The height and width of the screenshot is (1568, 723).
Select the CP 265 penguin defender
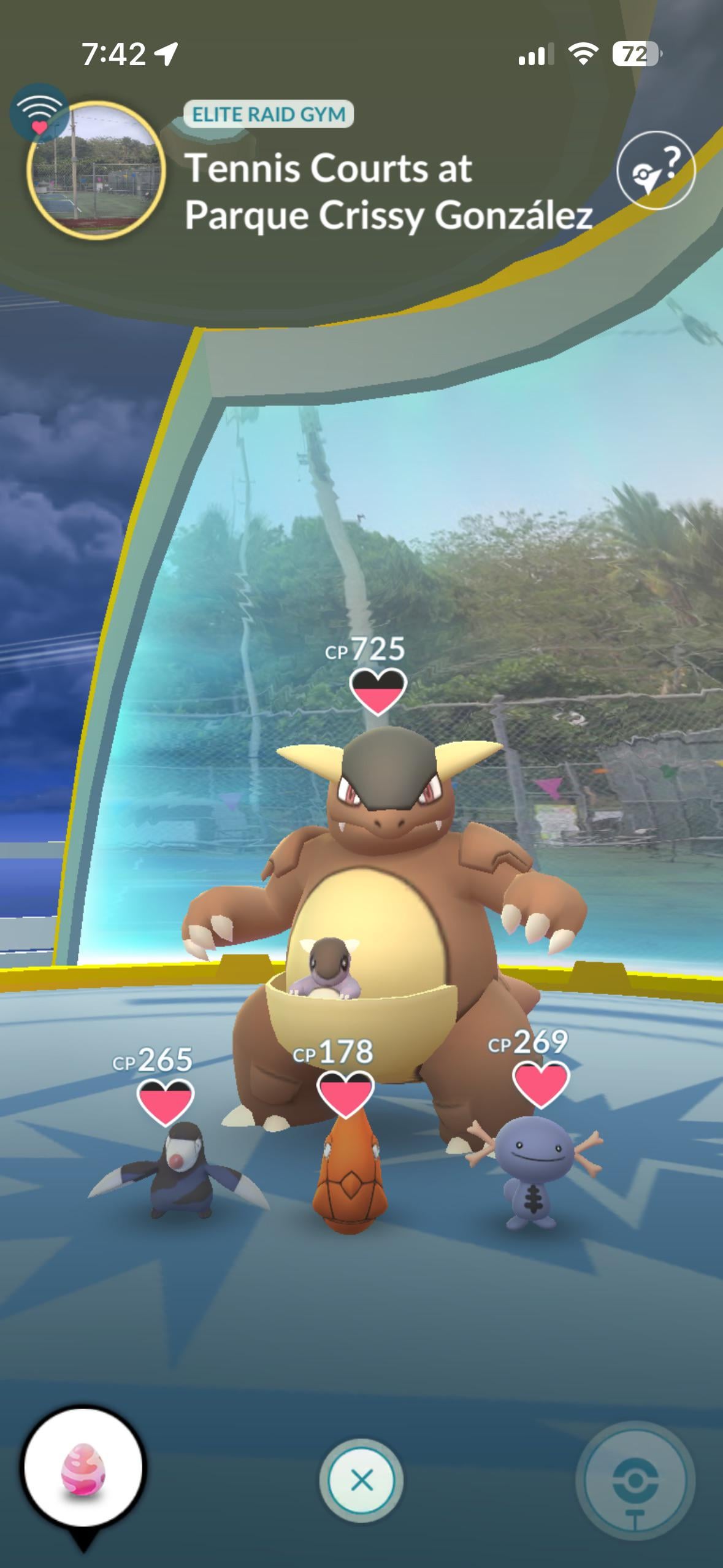(179, 1167)
